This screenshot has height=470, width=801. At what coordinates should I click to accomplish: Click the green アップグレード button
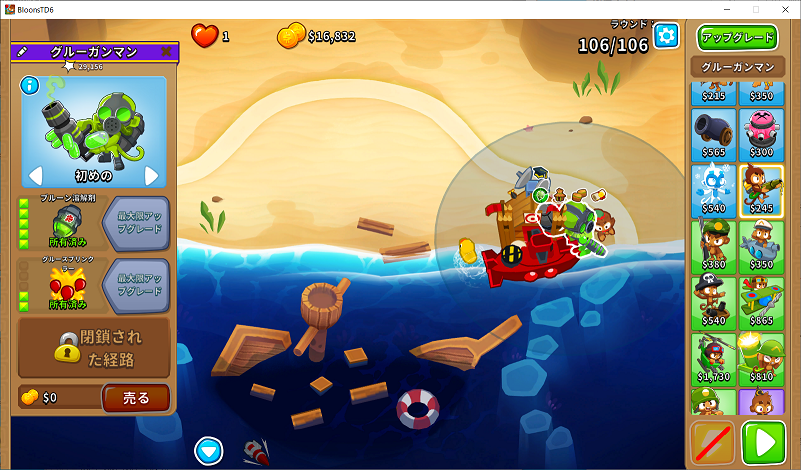tap(737, 38)
